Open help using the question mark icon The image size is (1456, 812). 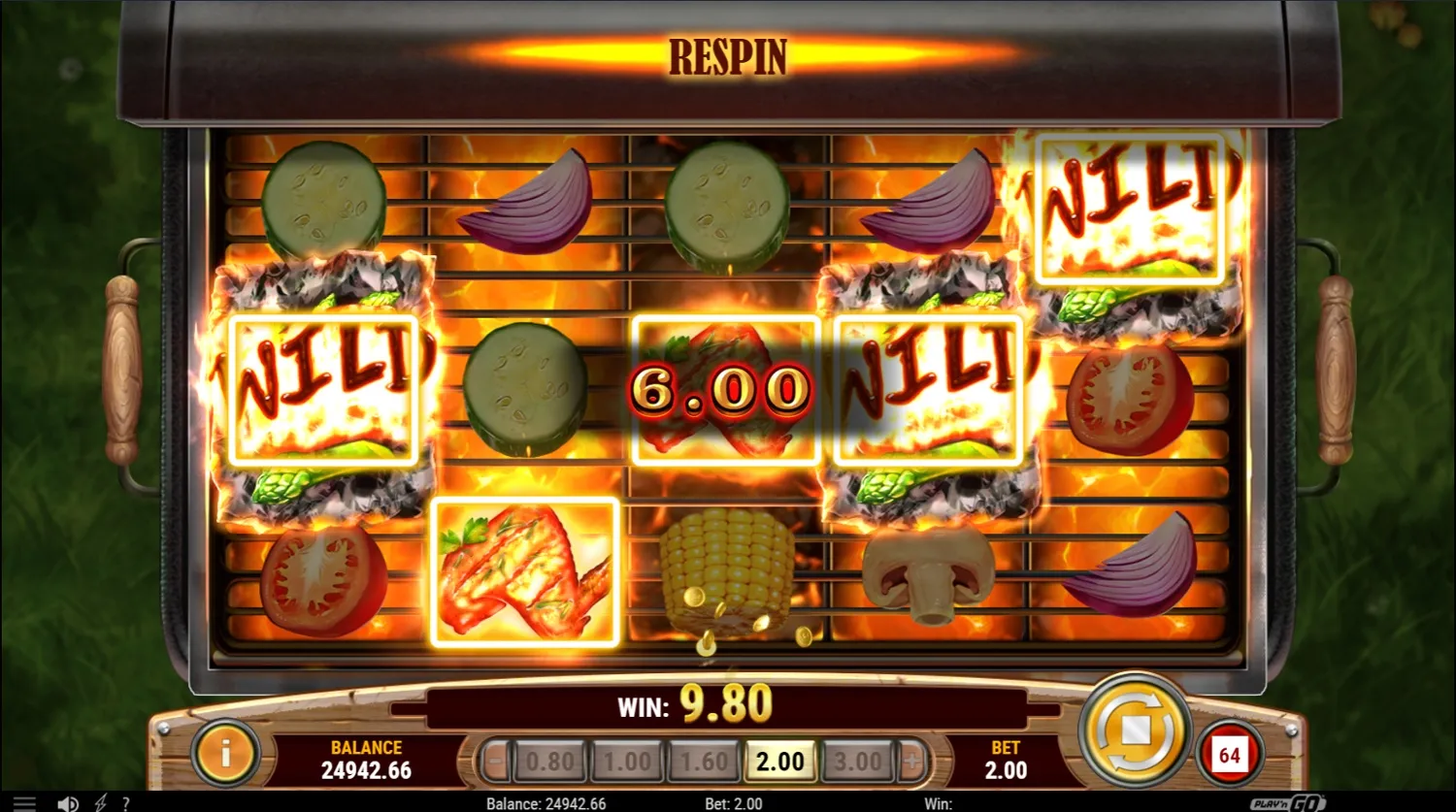[125, 803]
